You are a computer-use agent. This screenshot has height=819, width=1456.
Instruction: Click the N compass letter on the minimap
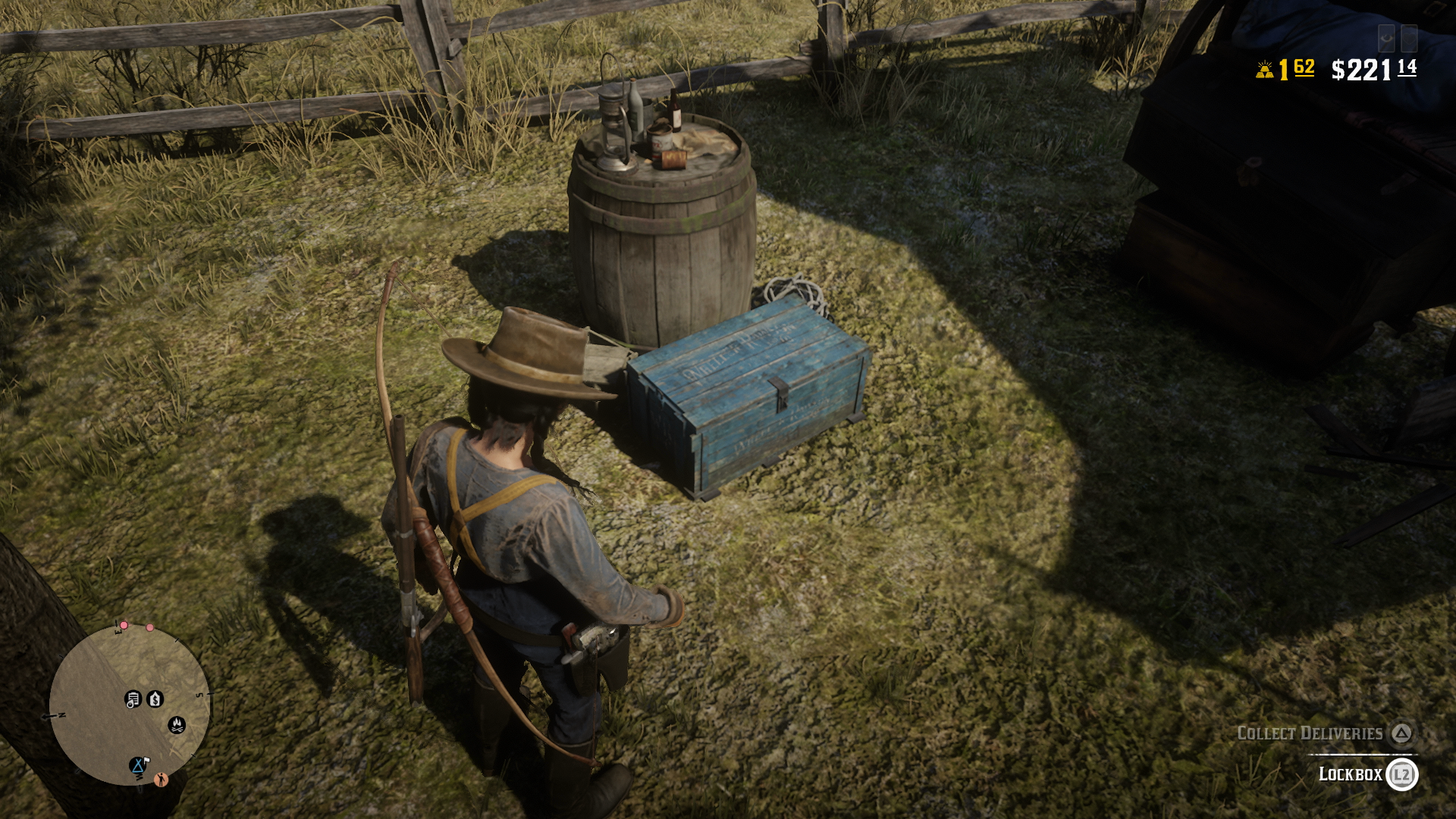click(61, 715)
